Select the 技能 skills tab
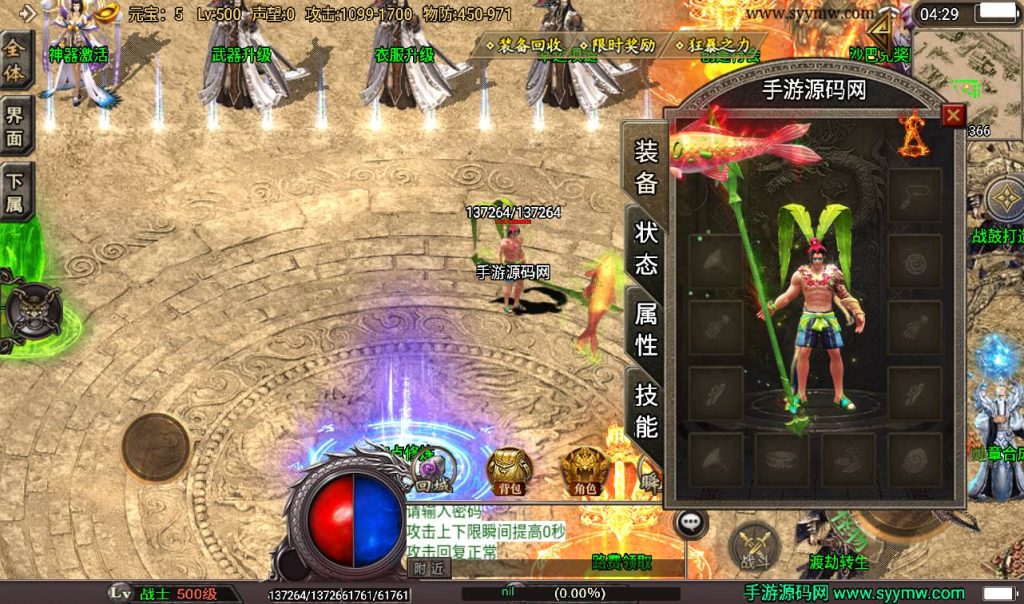Viewport: 1024px width, 604px height. (646, 410)
